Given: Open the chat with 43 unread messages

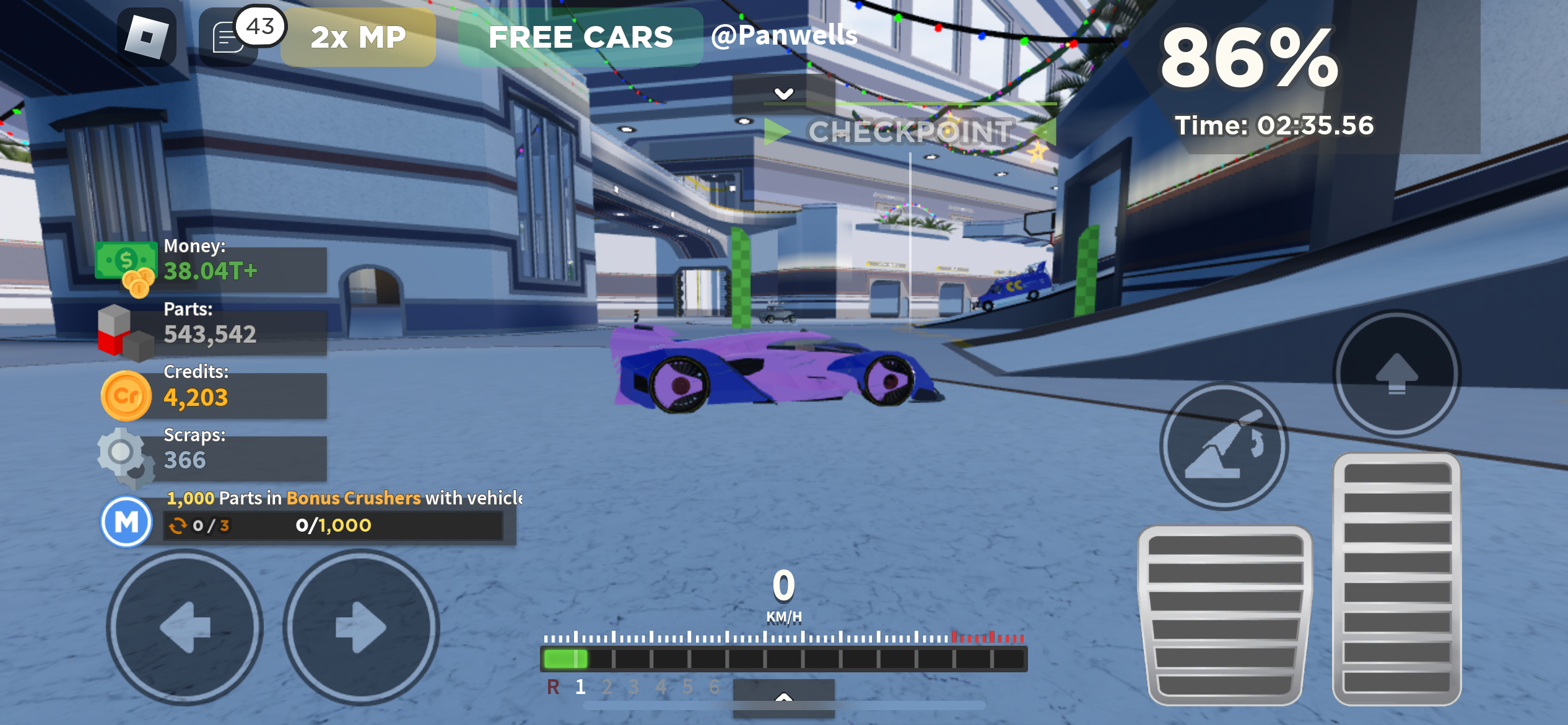Looking at the screenshot, I should click(x=229, y=38).
